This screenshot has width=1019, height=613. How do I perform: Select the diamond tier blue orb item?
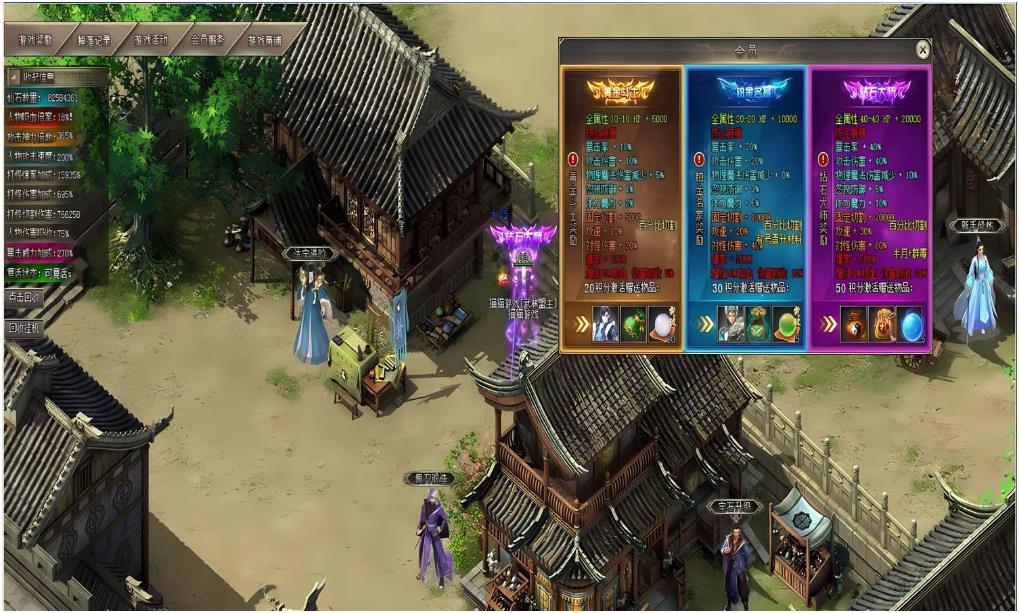[x=910, y=324]
